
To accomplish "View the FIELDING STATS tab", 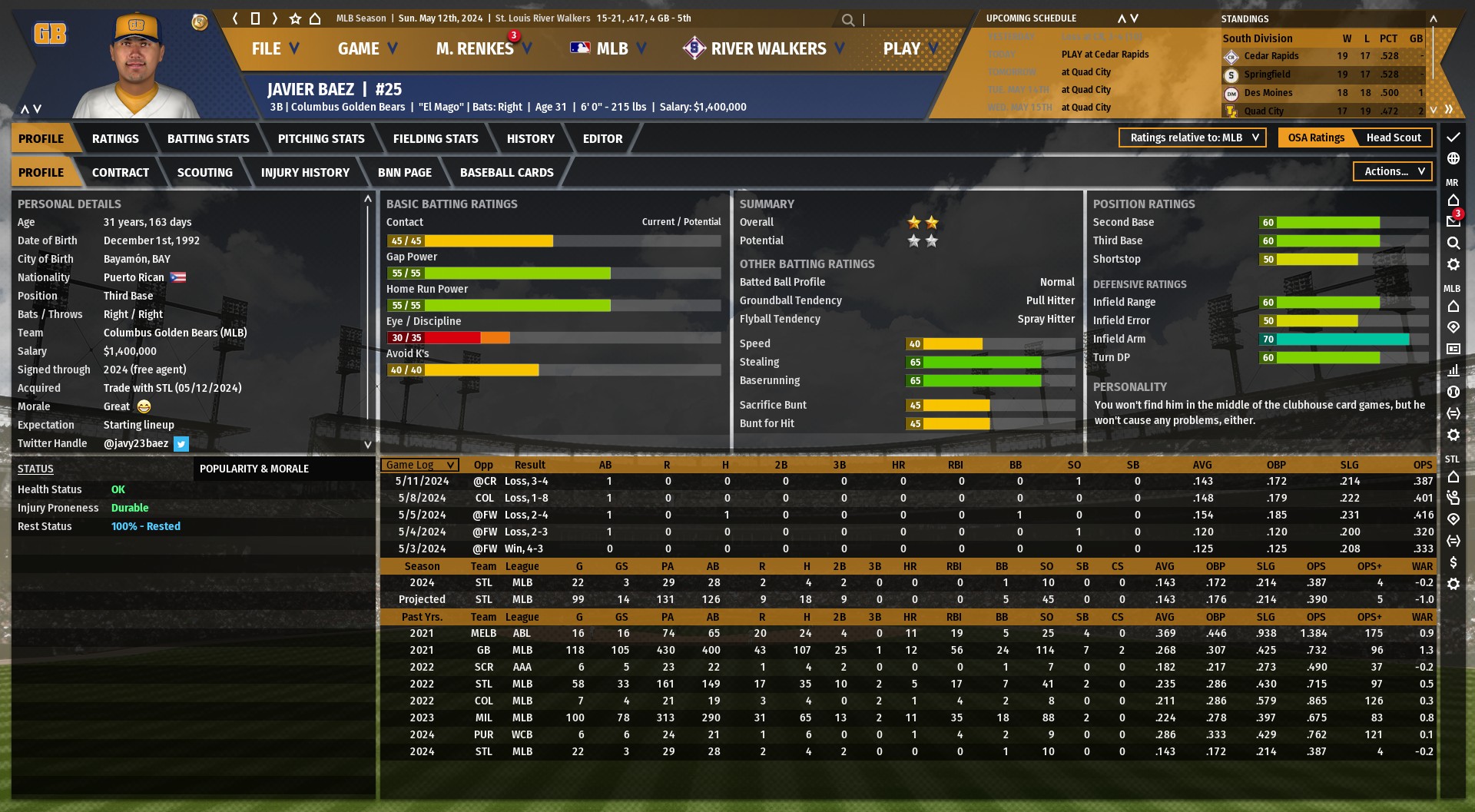I will [436, 139].
